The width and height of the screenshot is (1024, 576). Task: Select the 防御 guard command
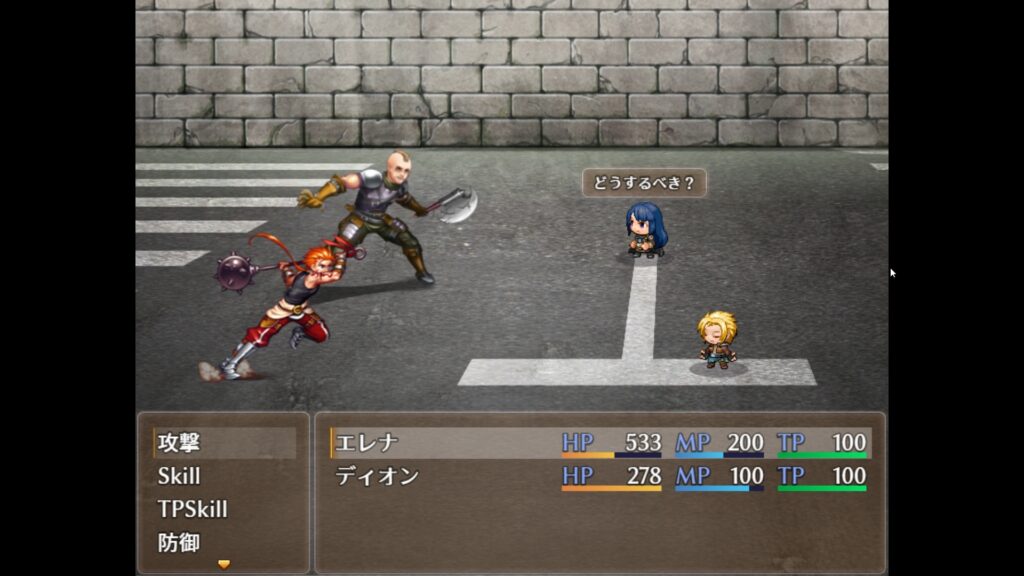pyautogui.click(x=180, y=543)
